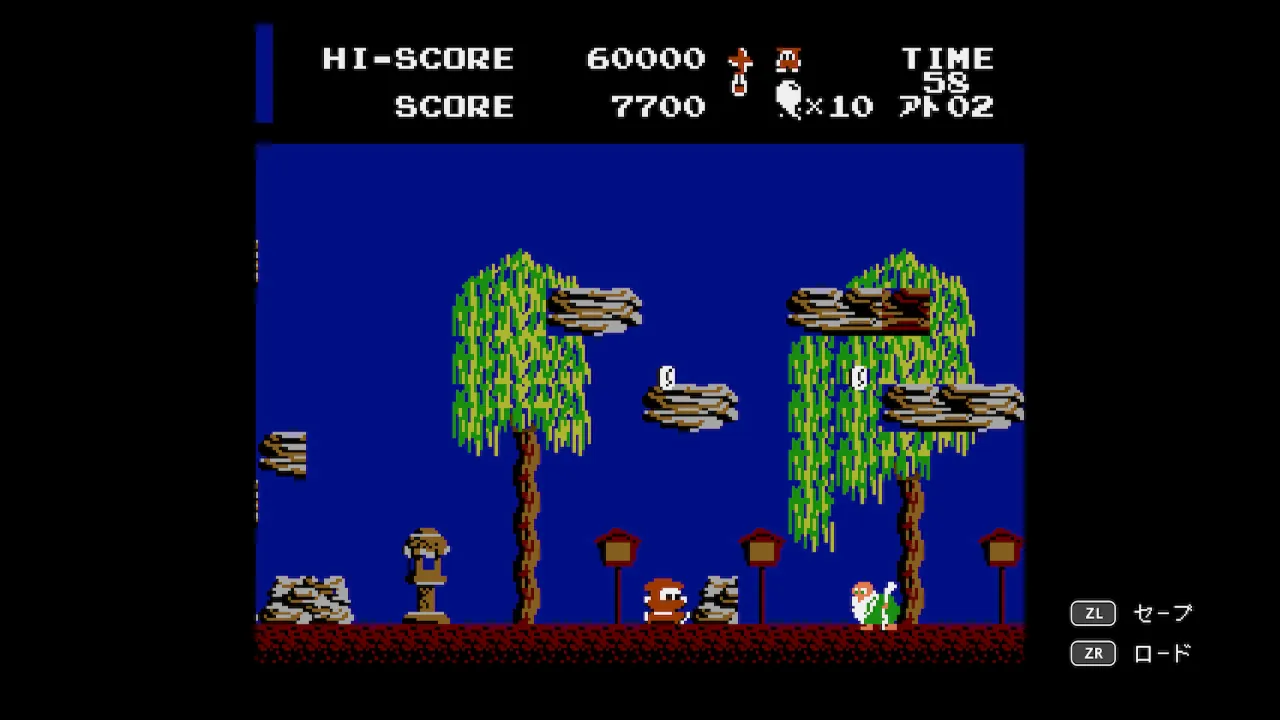This screenshot has width=1280, height=720.
Task: Click the ghost life counter icon
Action: [789, 100]
